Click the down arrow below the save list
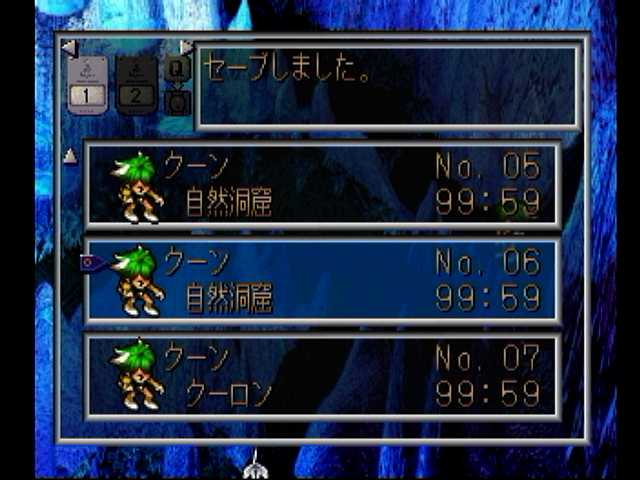 pyautogui.click(x=256, y=463)
